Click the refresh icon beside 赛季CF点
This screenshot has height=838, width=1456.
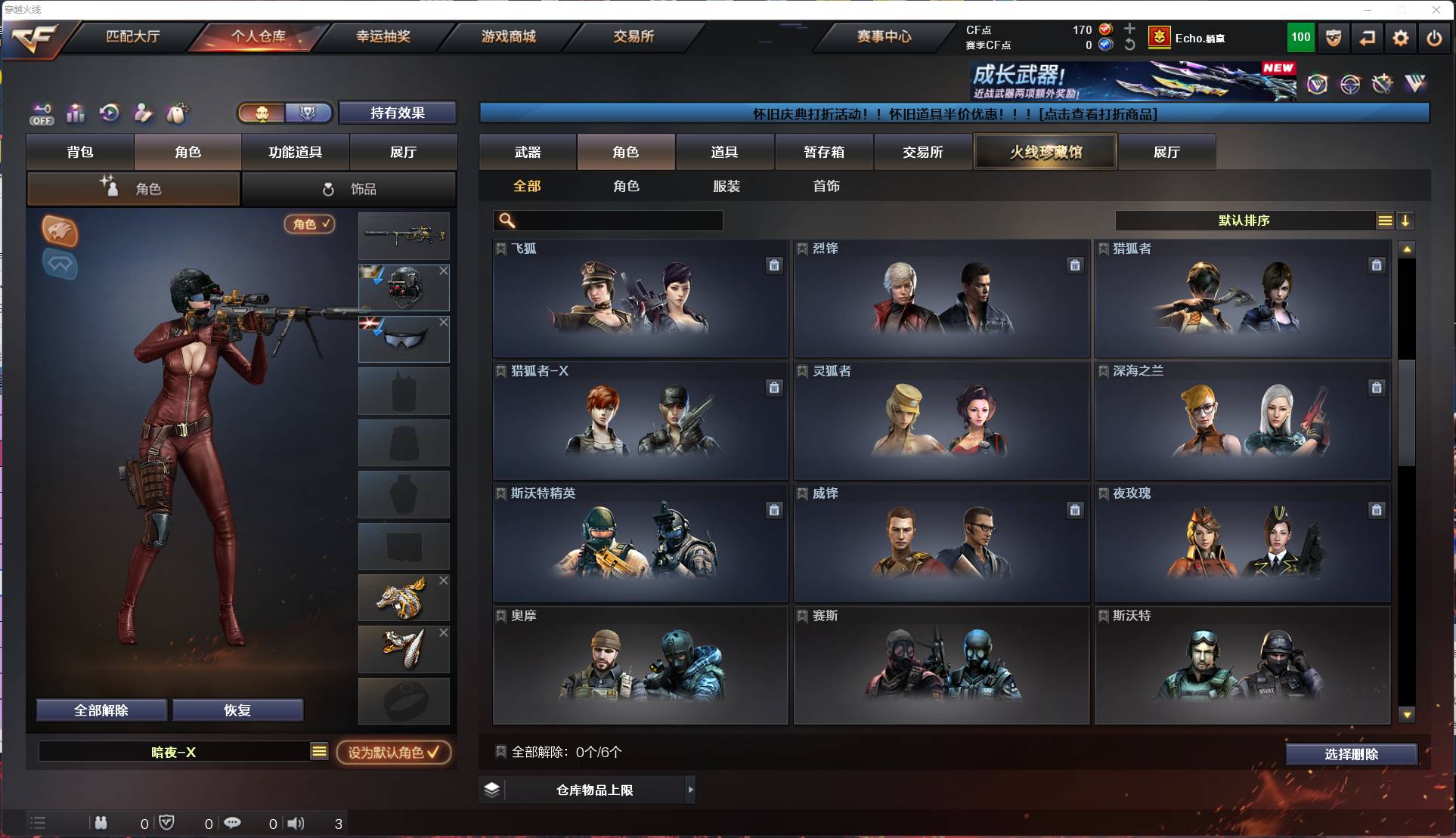pyautogui.click(x=1129, y=45)
